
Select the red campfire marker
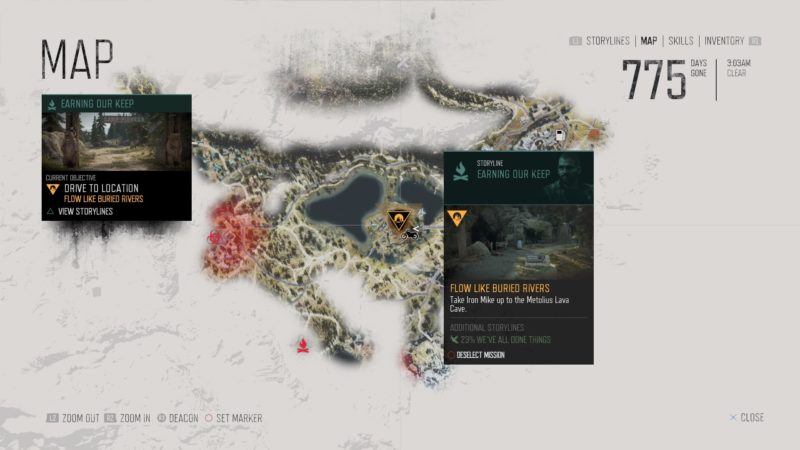[x=299, y=345]
